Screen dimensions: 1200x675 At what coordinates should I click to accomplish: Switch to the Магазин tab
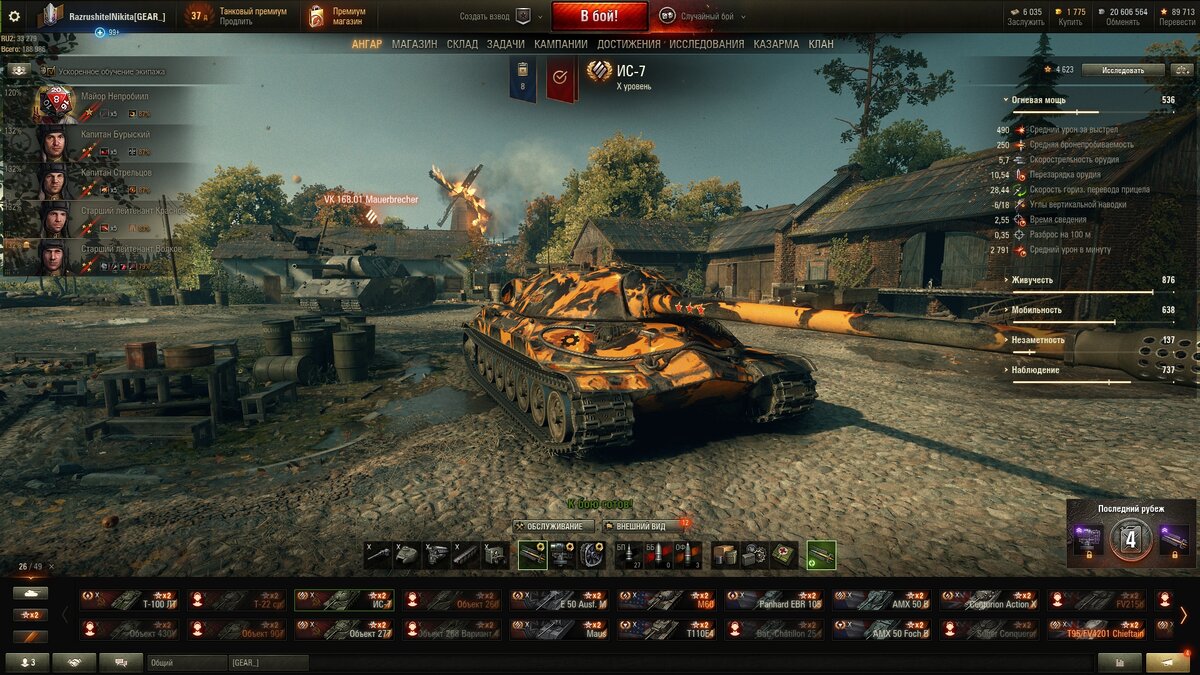pyautogui.click(x=414, y=44)
